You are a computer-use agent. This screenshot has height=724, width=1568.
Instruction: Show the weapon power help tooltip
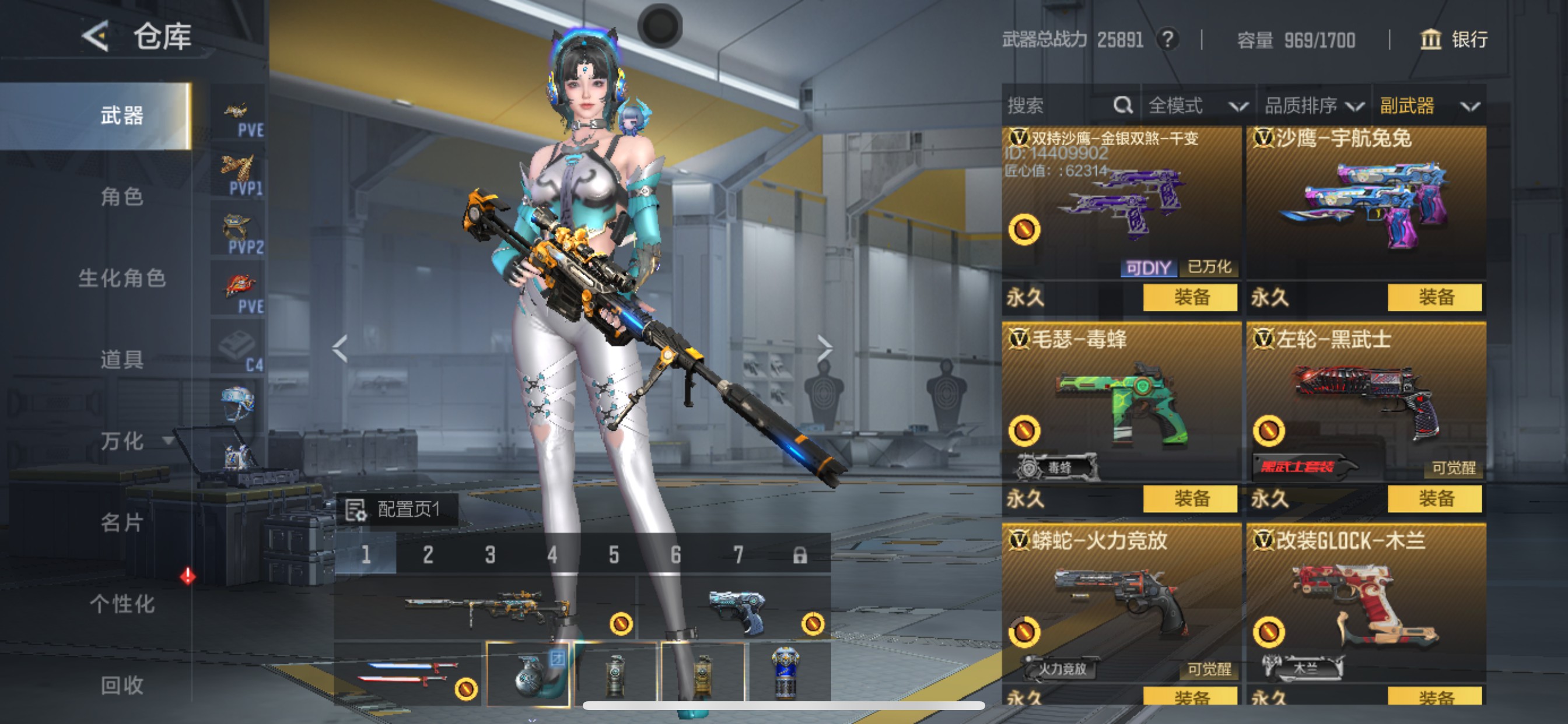[x=1167, y=40]
